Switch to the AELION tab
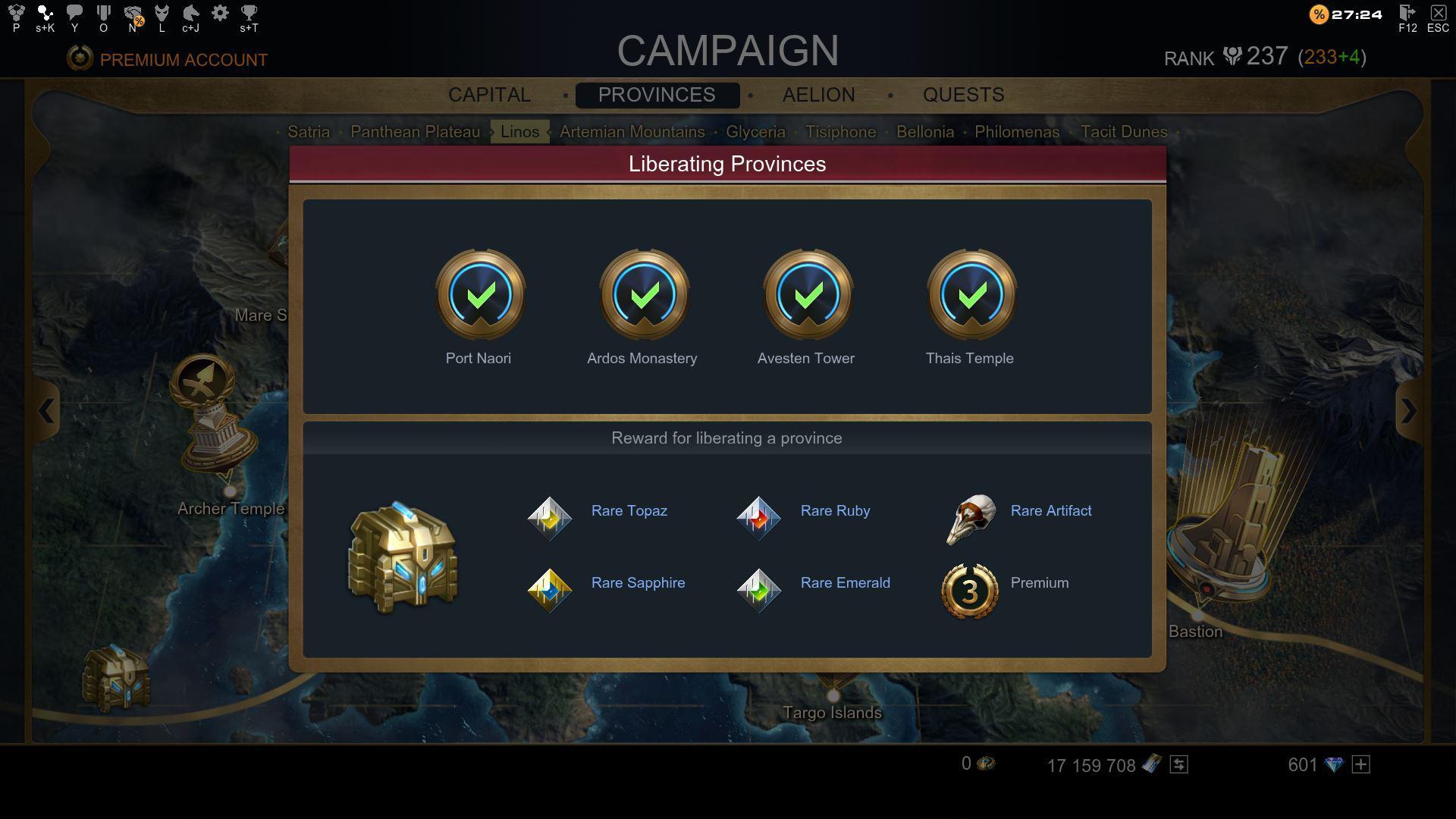This screenshot has width=1456, height=819. (x=818, y=95)
